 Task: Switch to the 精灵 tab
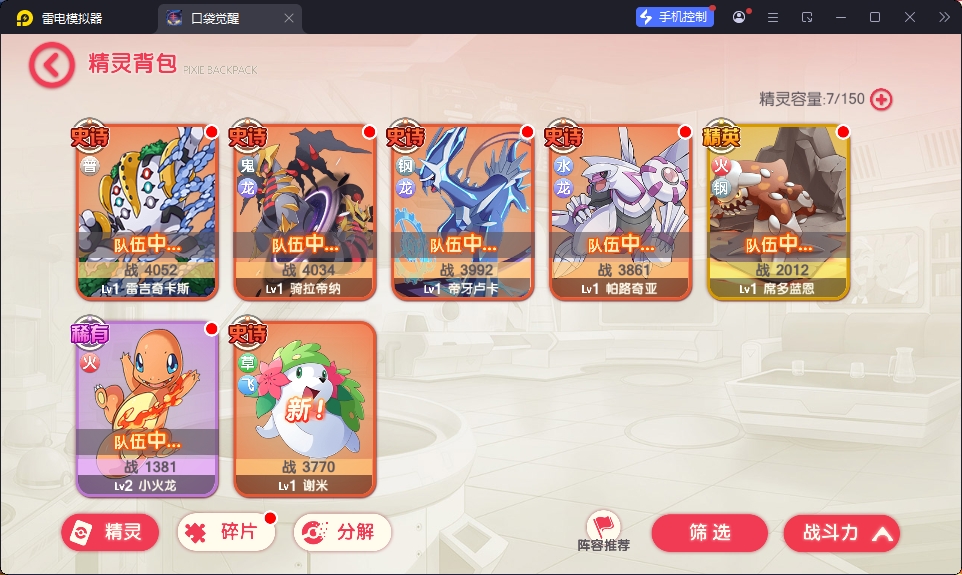tap(109, 533)
